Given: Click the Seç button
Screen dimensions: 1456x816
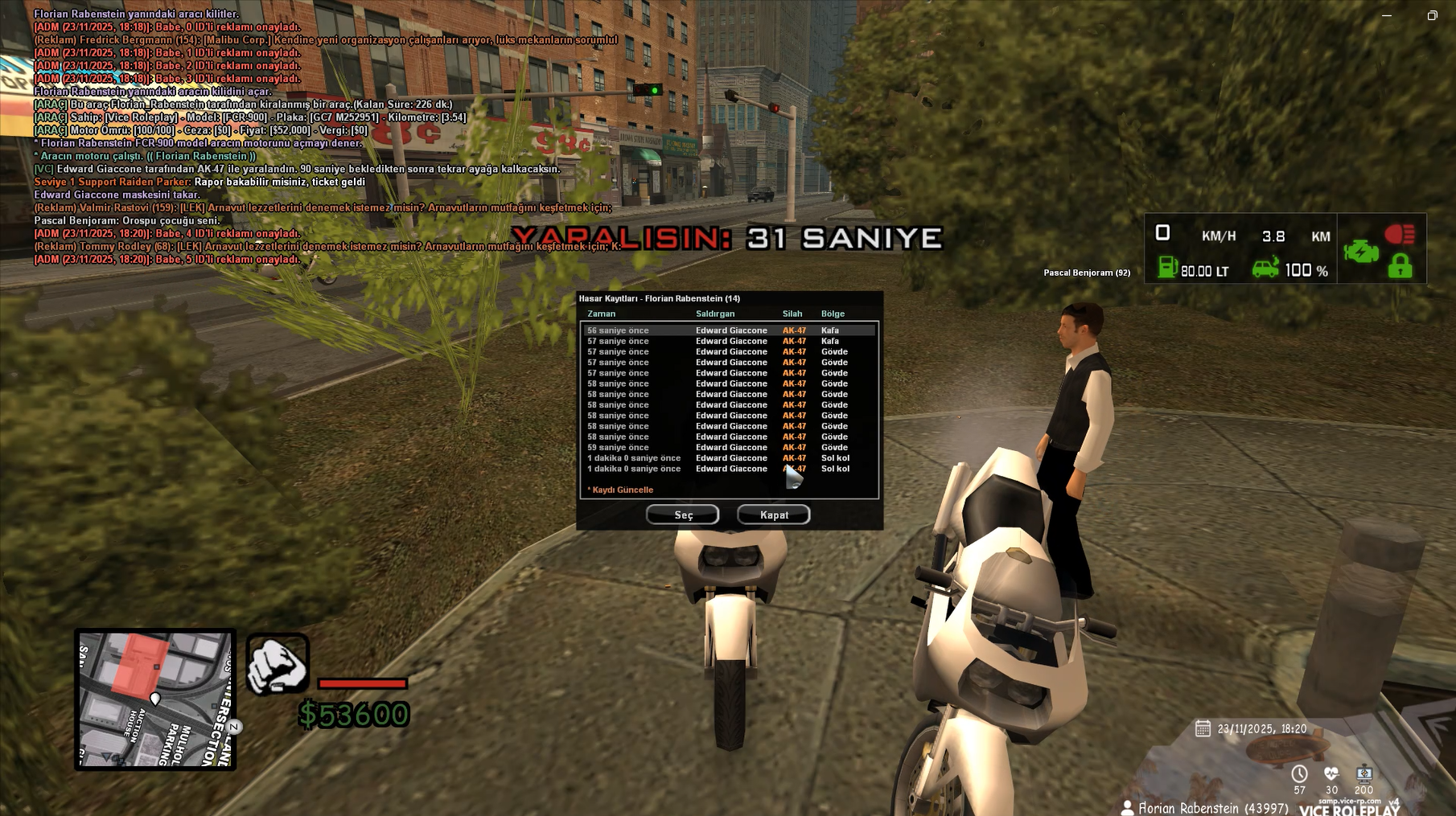Looking at the screenshot, I should (x=682, y=515).
